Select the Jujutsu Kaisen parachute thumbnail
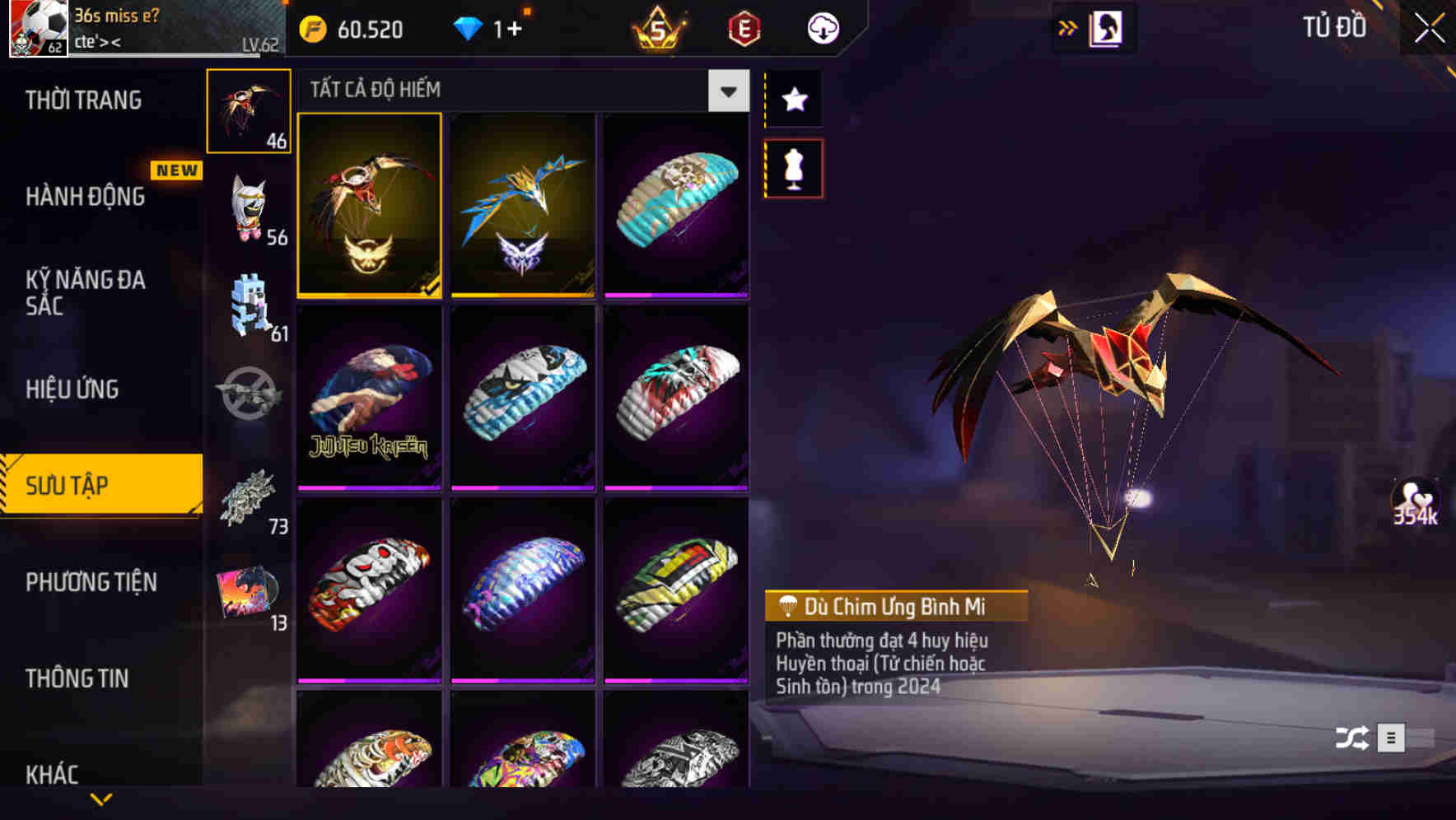 click(369, 396)
